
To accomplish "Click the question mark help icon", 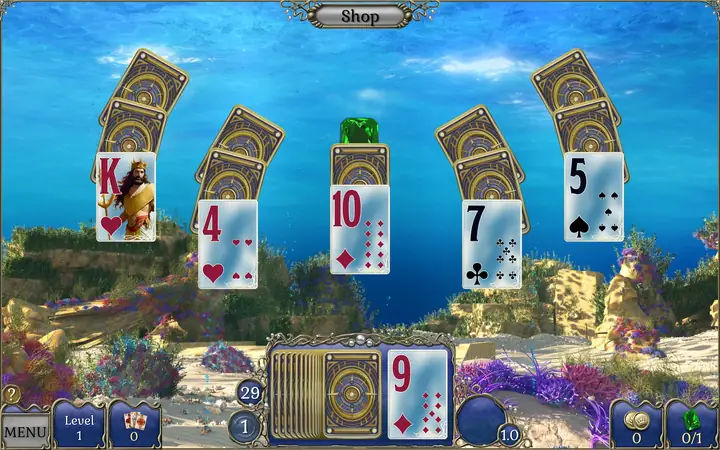I will (11, 395).
